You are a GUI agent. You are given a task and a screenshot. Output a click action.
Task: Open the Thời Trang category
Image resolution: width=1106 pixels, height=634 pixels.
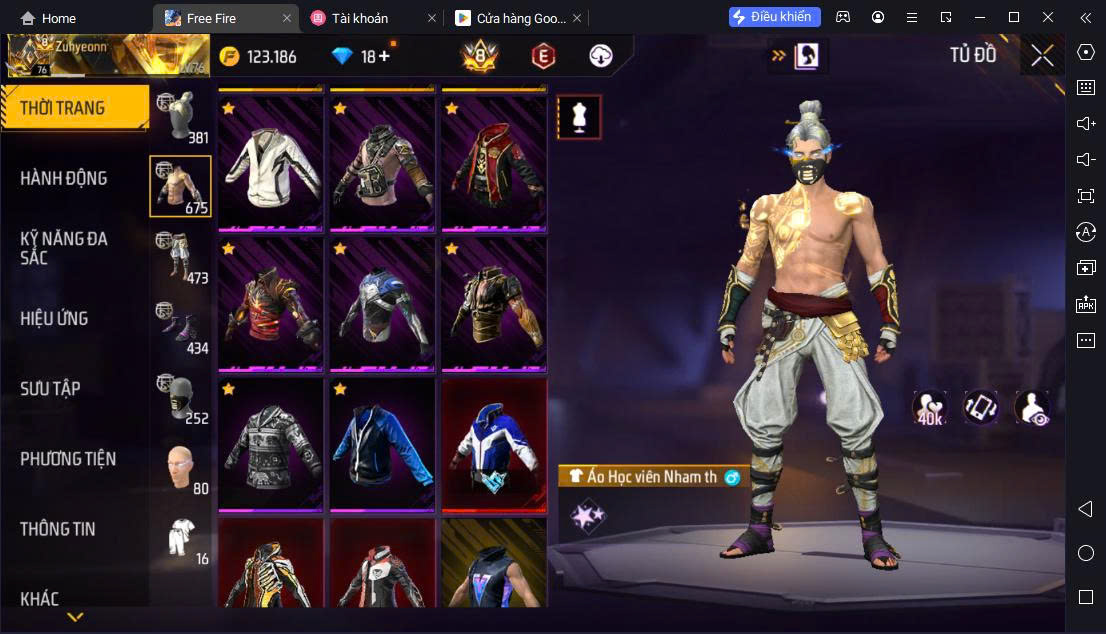coord(74,108)
